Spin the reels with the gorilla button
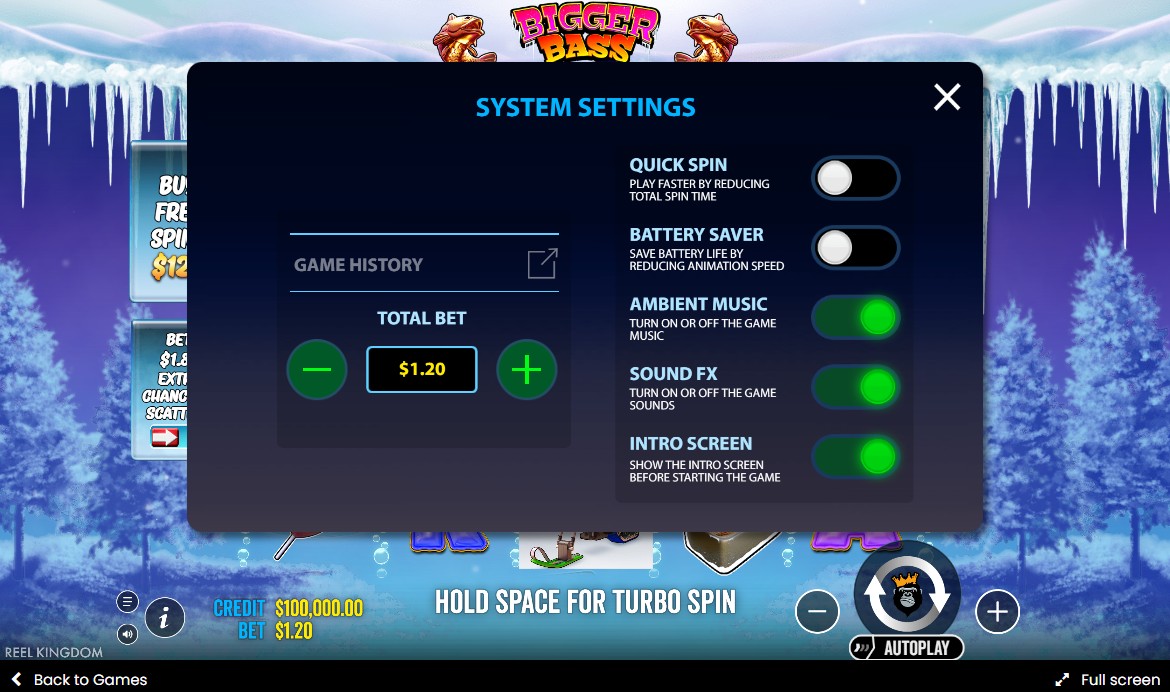This screenshot has width=1170, height=692. [907, 593]
